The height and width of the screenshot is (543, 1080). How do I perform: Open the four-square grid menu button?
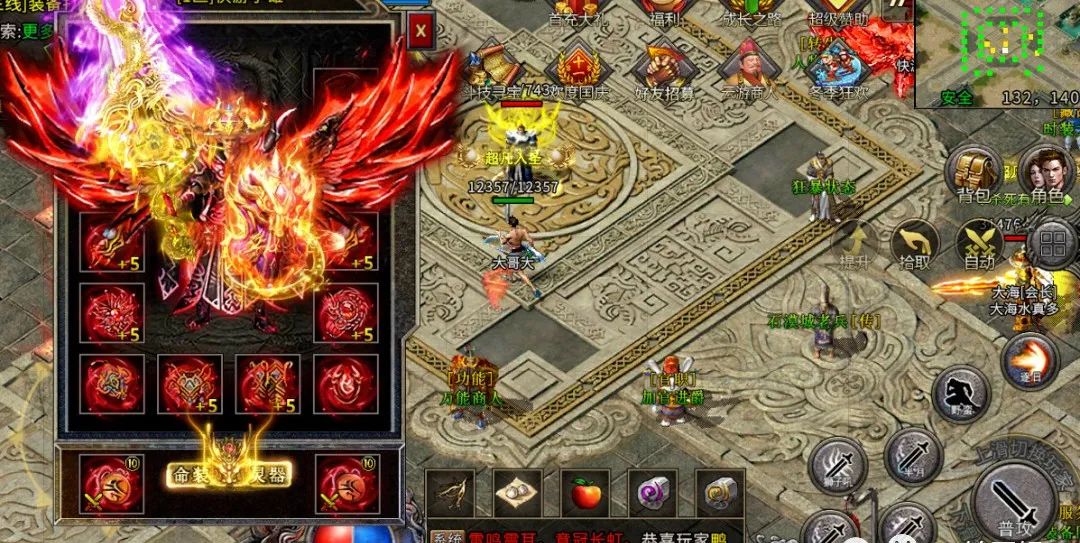pyautogui.click(x=1052, y=243)
